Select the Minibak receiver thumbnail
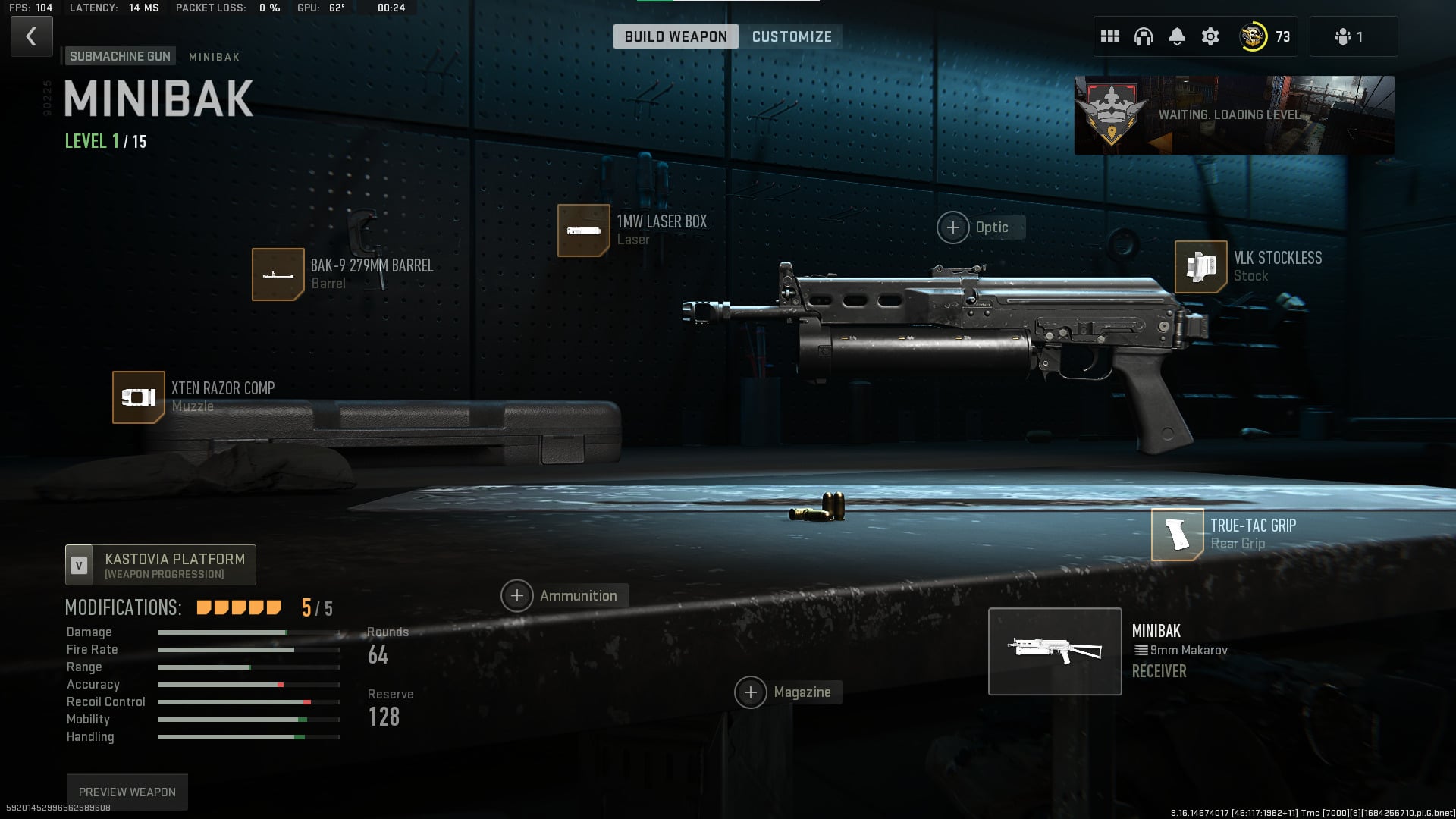 click(x=1055, y=651)
